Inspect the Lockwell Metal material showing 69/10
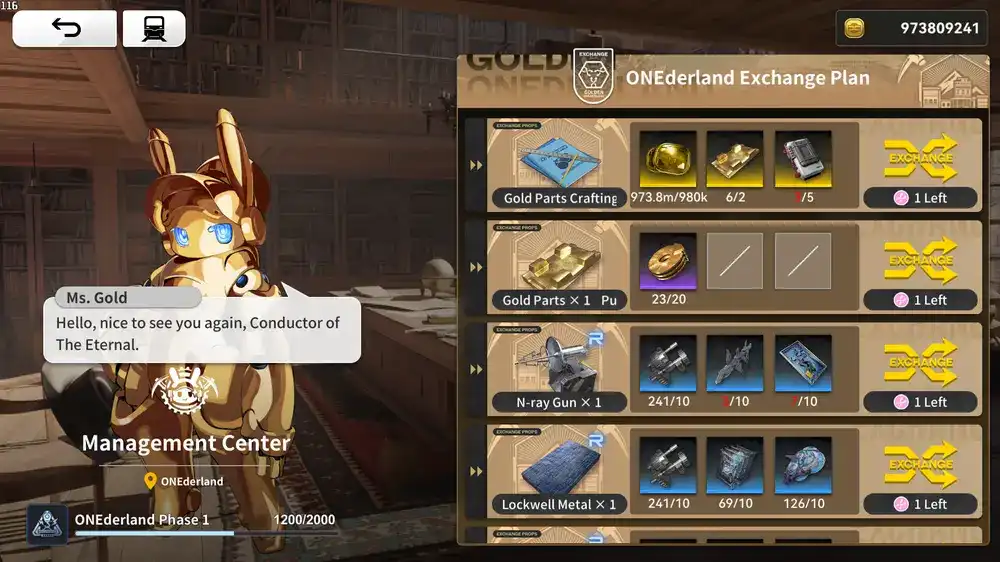 735,465
